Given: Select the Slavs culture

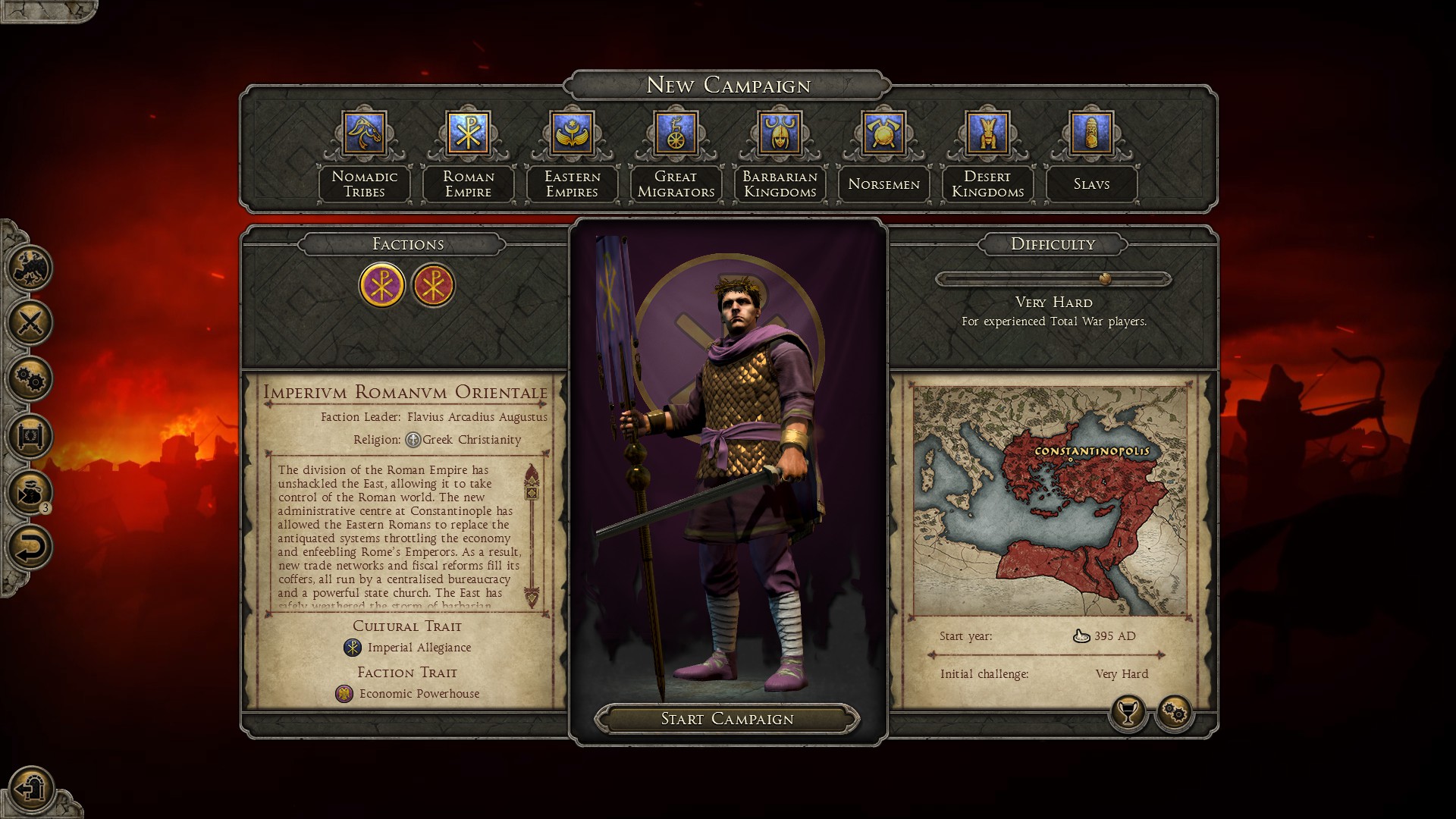Looking at the screenshot, I should click(1091, 133).
